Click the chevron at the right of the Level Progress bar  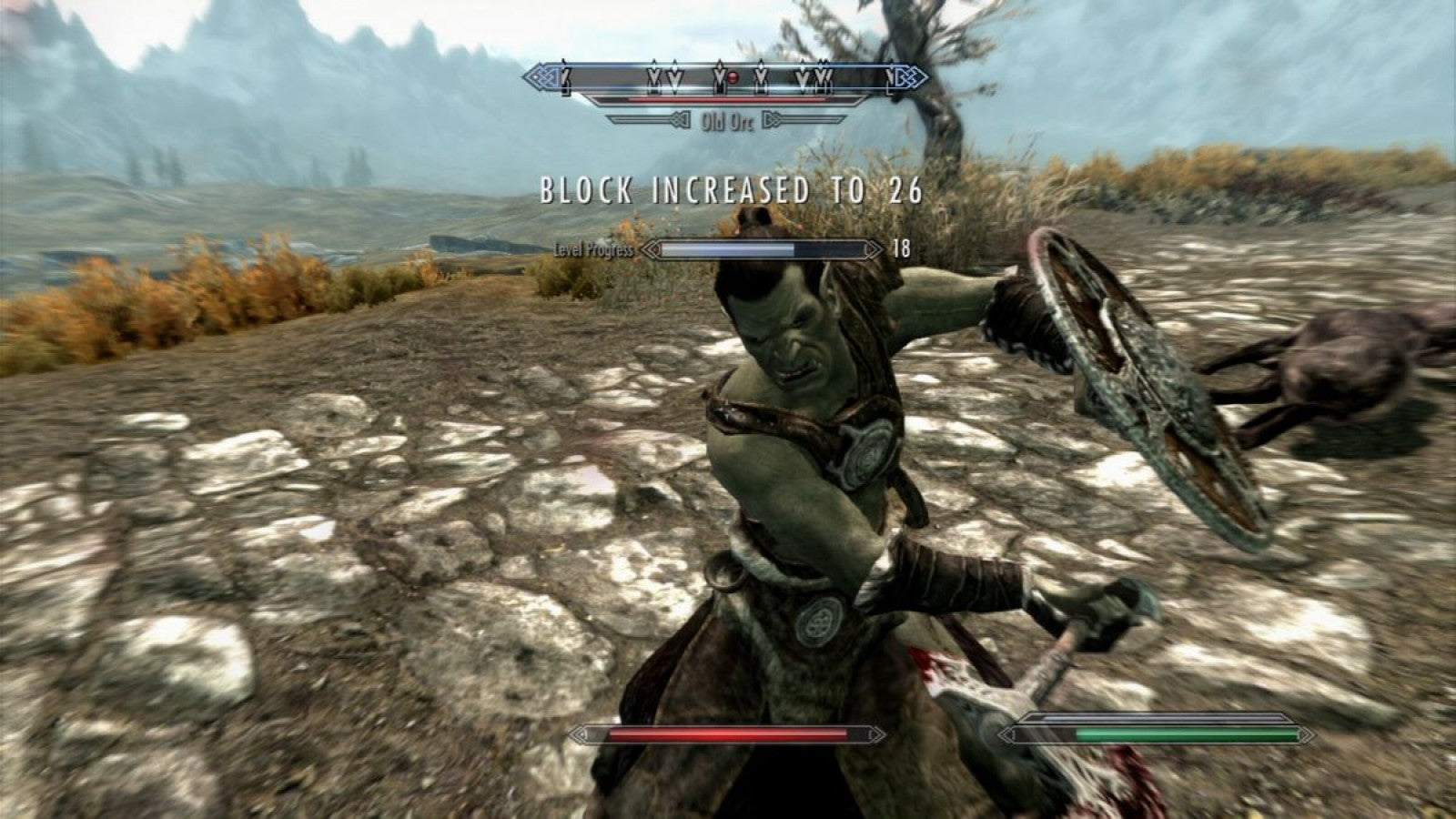(875, 248)
